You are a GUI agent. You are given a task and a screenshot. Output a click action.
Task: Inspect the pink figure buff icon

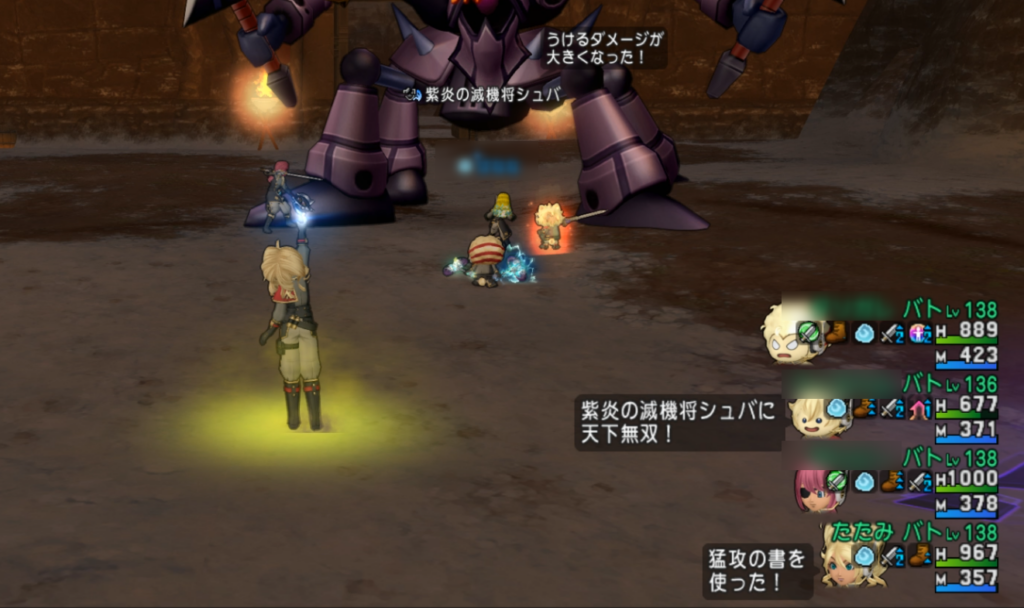[919, 334]
